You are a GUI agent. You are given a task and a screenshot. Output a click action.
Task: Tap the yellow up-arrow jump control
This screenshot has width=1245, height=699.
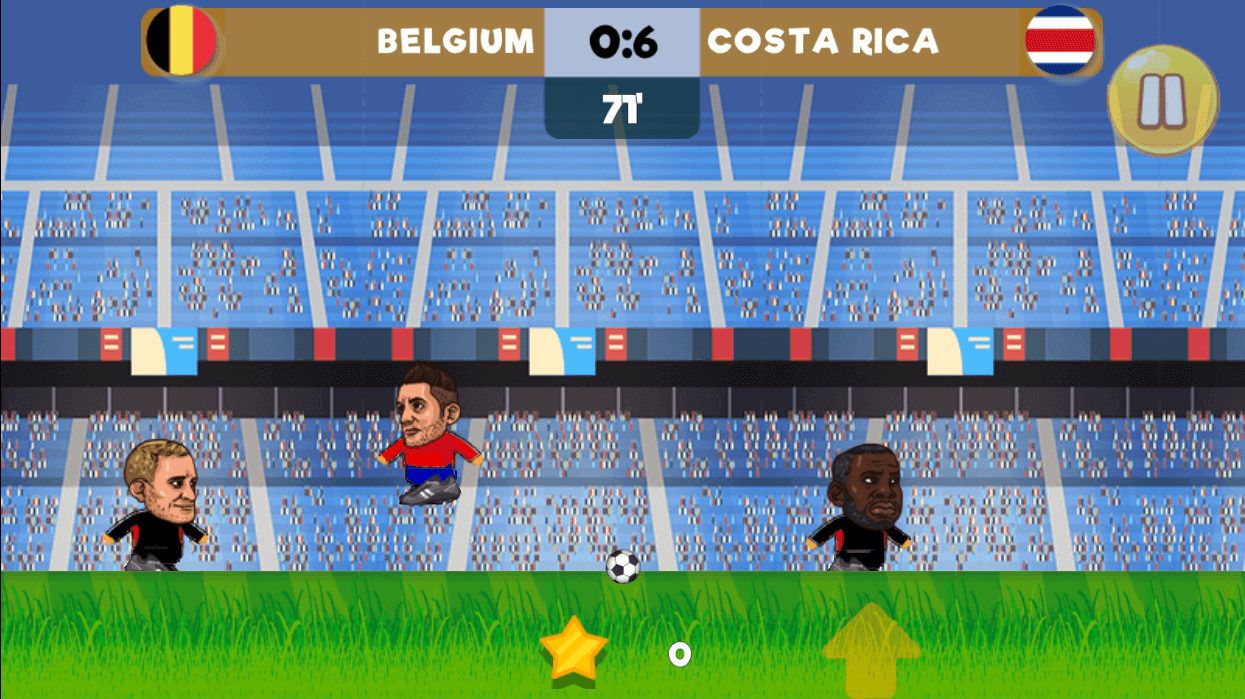(x=871, y=647)
